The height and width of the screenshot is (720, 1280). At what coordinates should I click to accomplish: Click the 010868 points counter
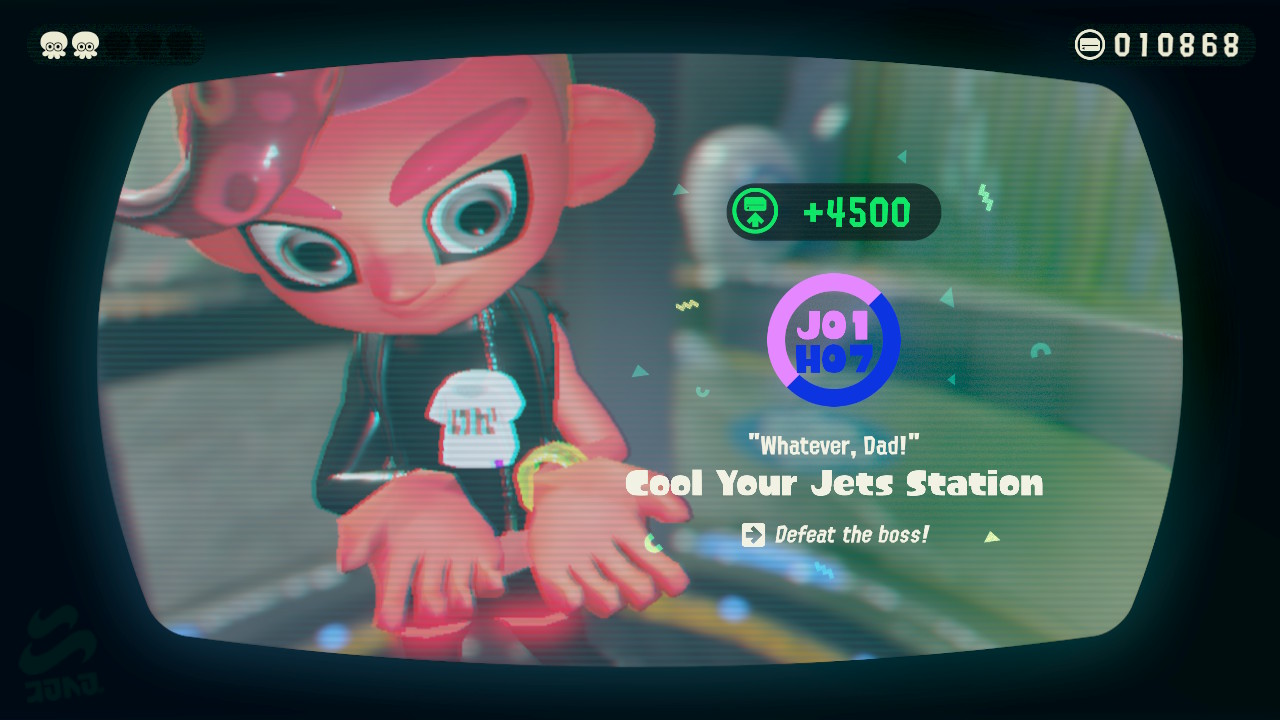click(1178, 44)
